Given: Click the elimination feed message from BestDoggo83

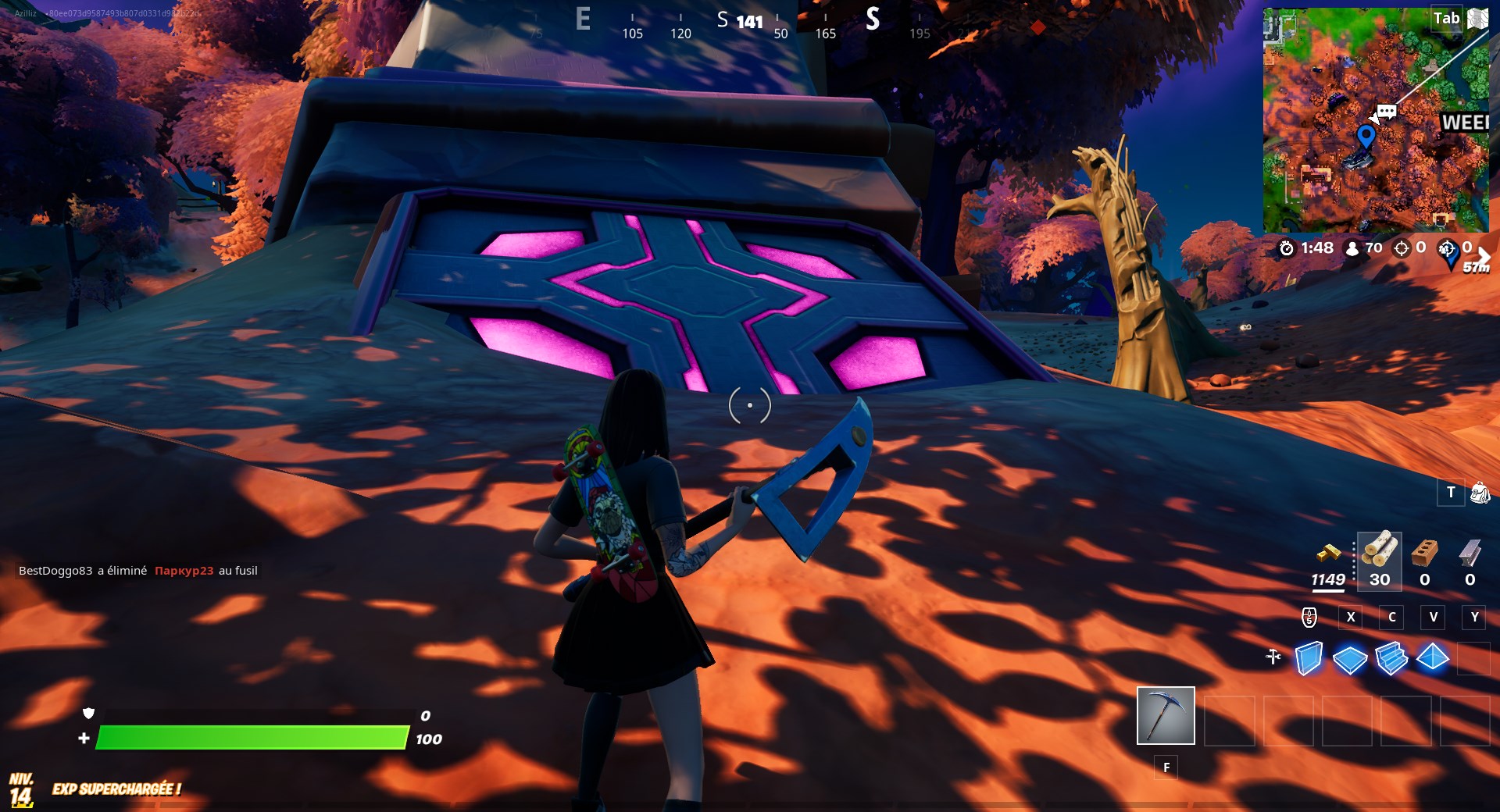Looking at the screenshot, I should [x=141, y=571].
